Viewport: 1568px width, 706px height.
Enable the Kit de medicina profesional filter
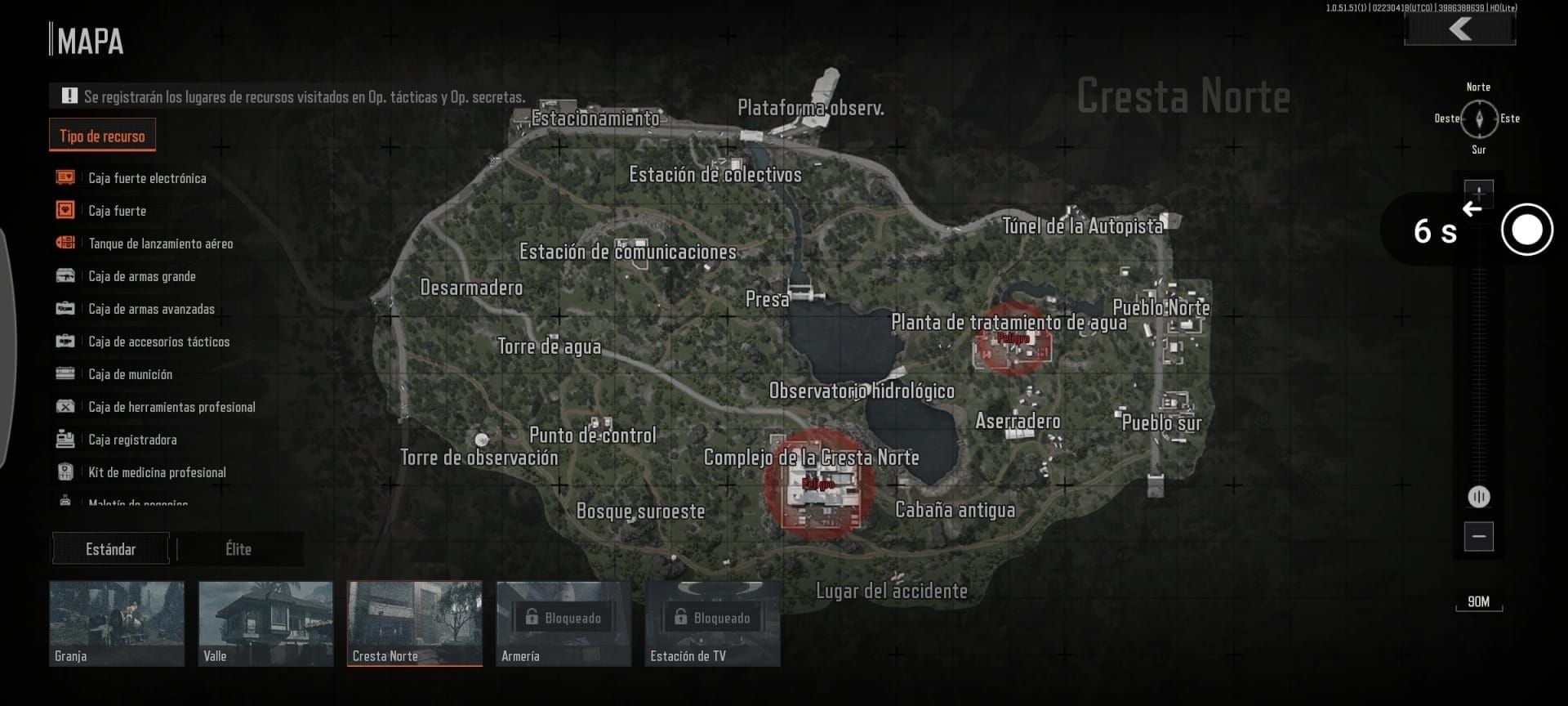(63, 471)
